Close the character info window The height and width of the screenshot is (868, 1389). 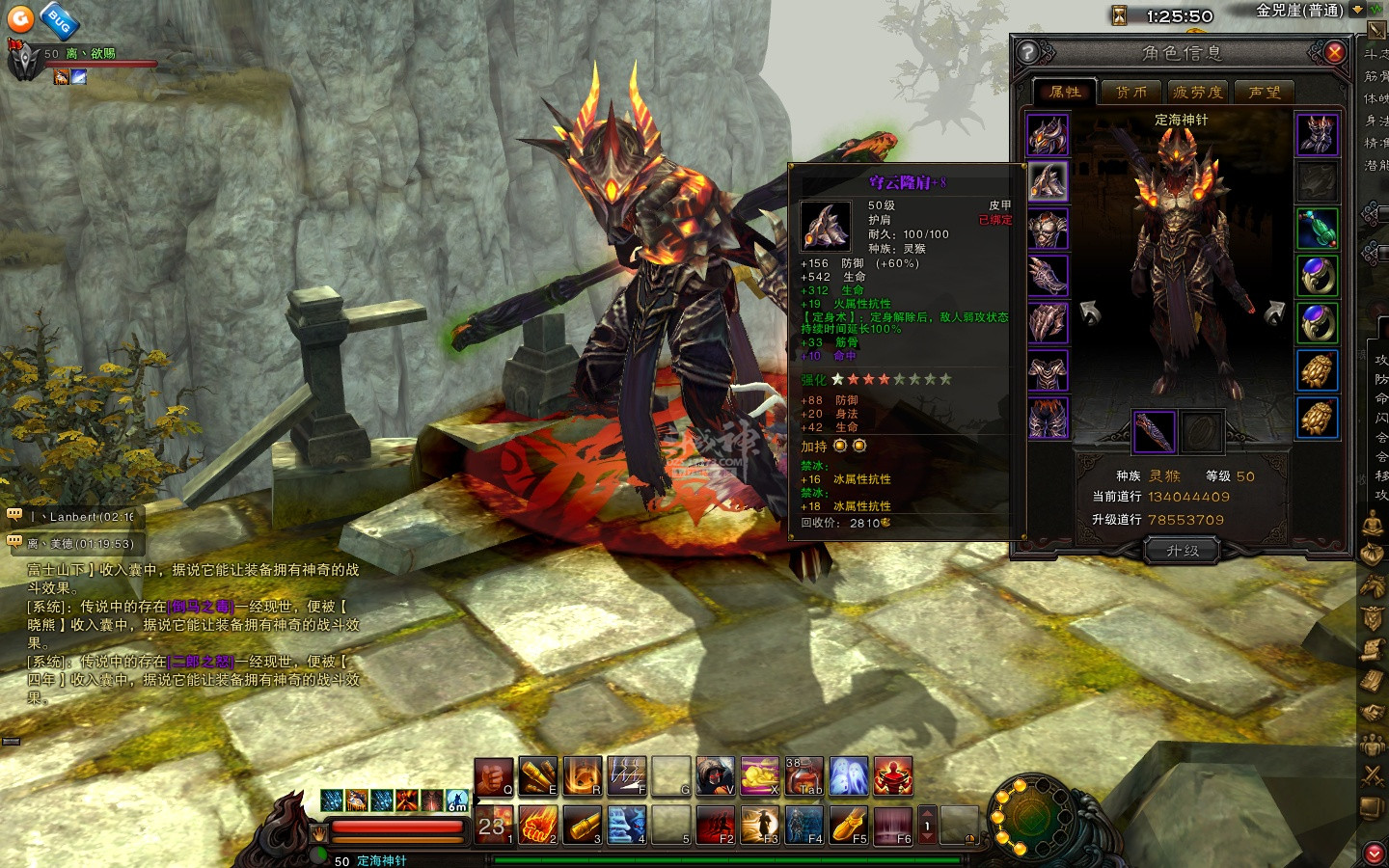pos(1335,52)
